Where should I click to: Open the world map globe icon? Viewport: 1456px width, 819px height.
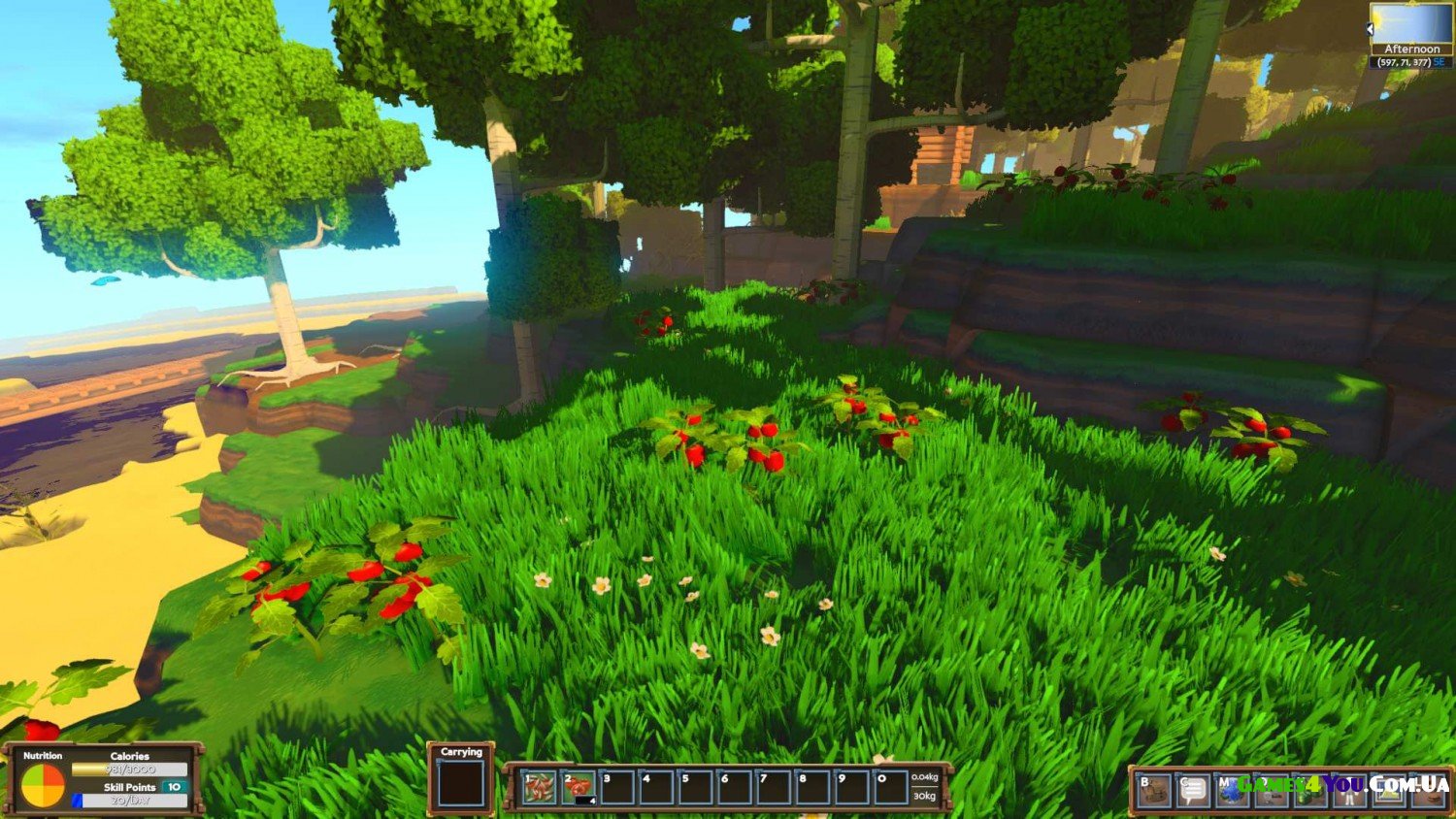click(1232, 790)
